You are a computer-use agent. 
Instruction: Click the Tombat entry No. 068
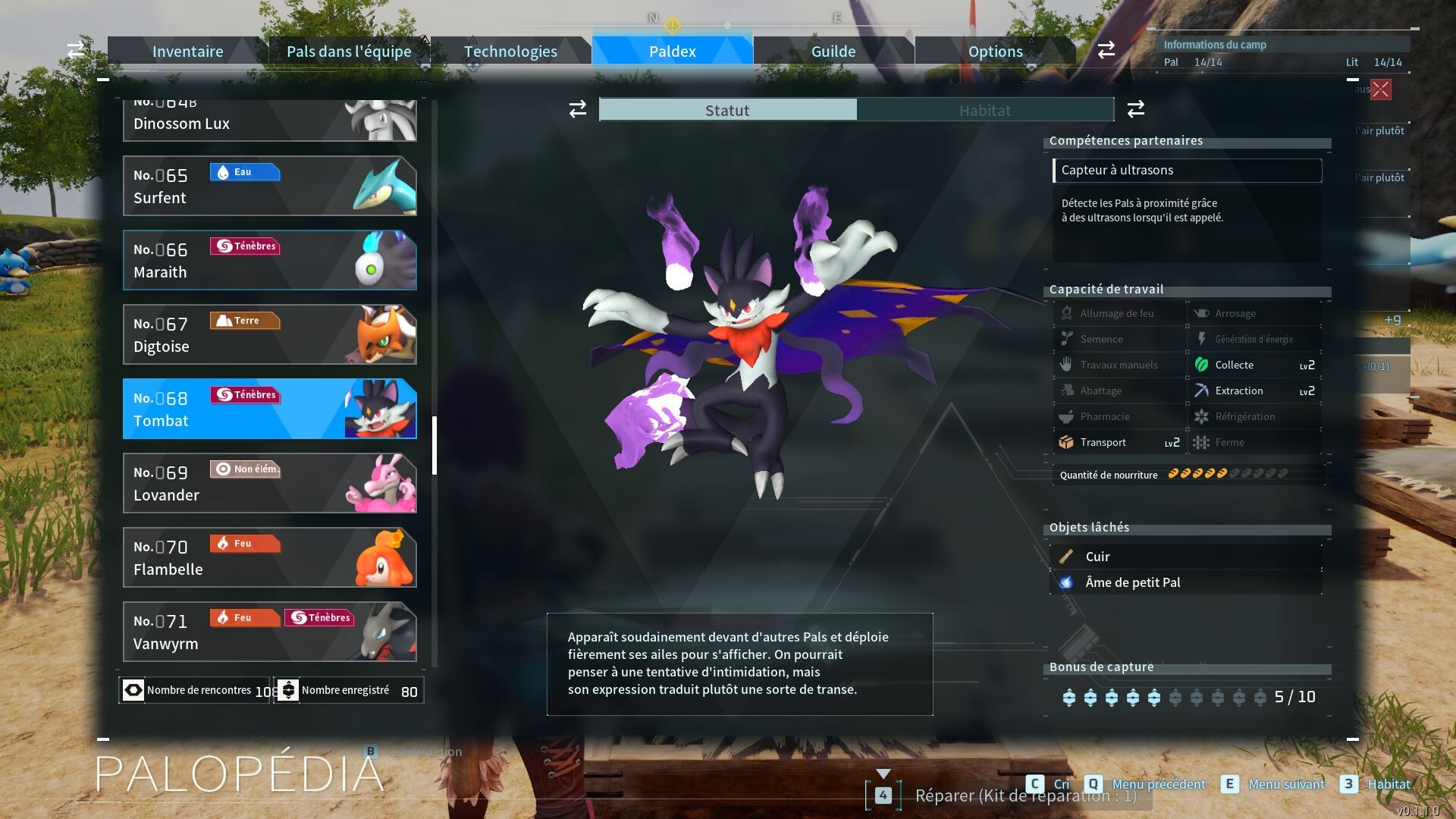coord(269,409)
